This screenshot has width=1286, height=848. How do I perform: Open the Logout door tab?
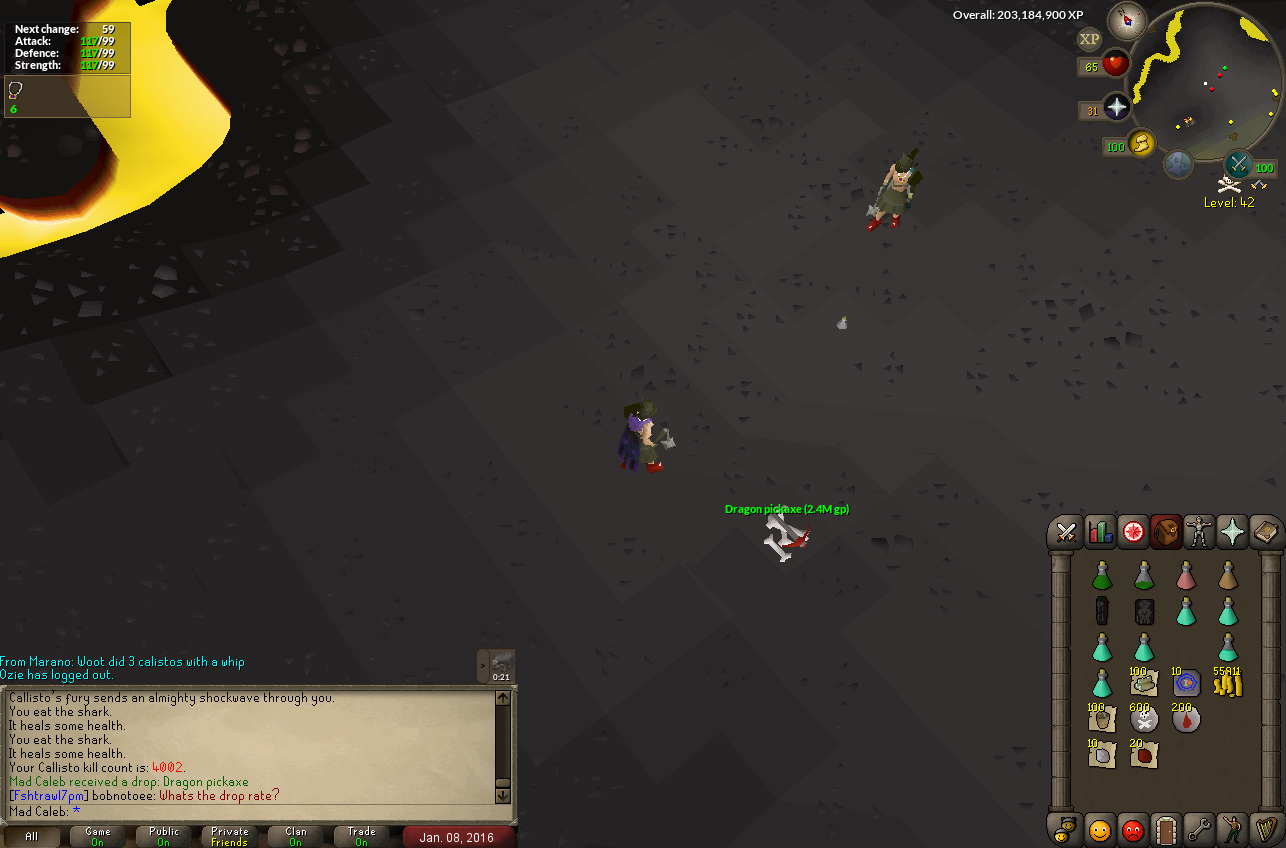point(1166,830)
